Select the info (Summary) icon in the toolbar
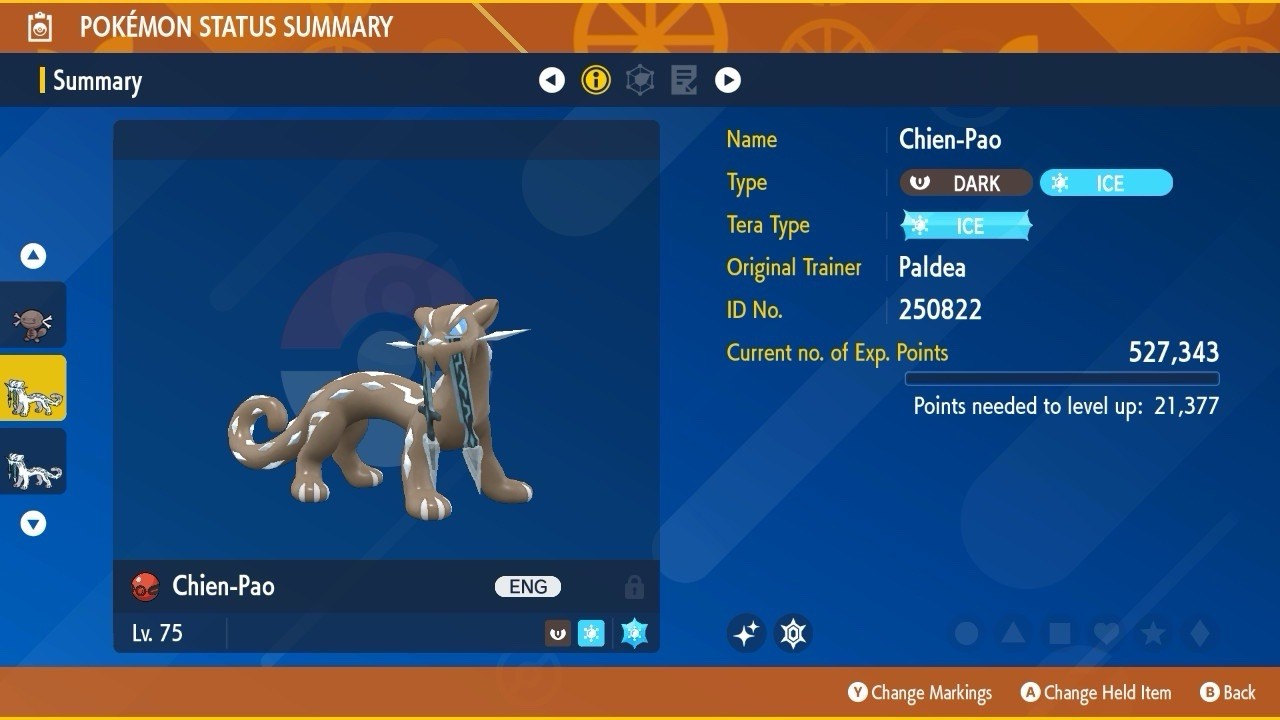The height and width of the screenshot is (720, 1280). point(596,80)
